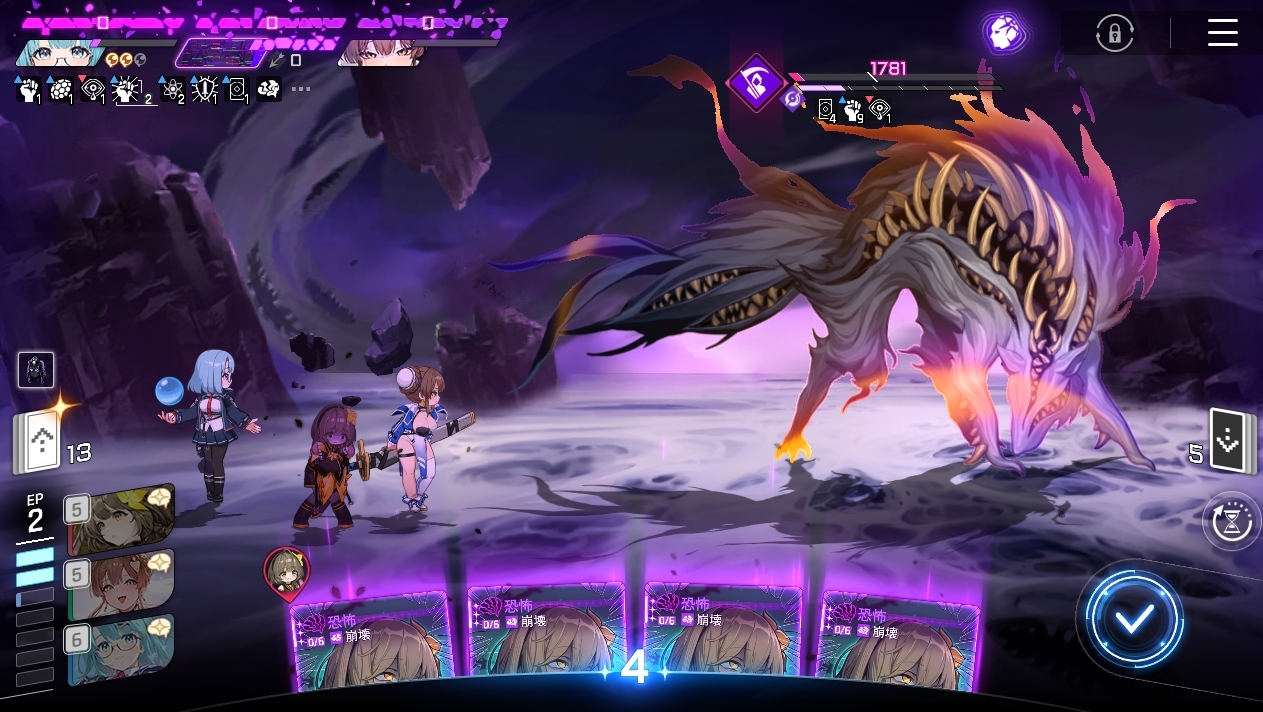Select the orange-haired smiling character skill portrait
The height and width of the screenshot is (712, 1263).
click(120, 583)
